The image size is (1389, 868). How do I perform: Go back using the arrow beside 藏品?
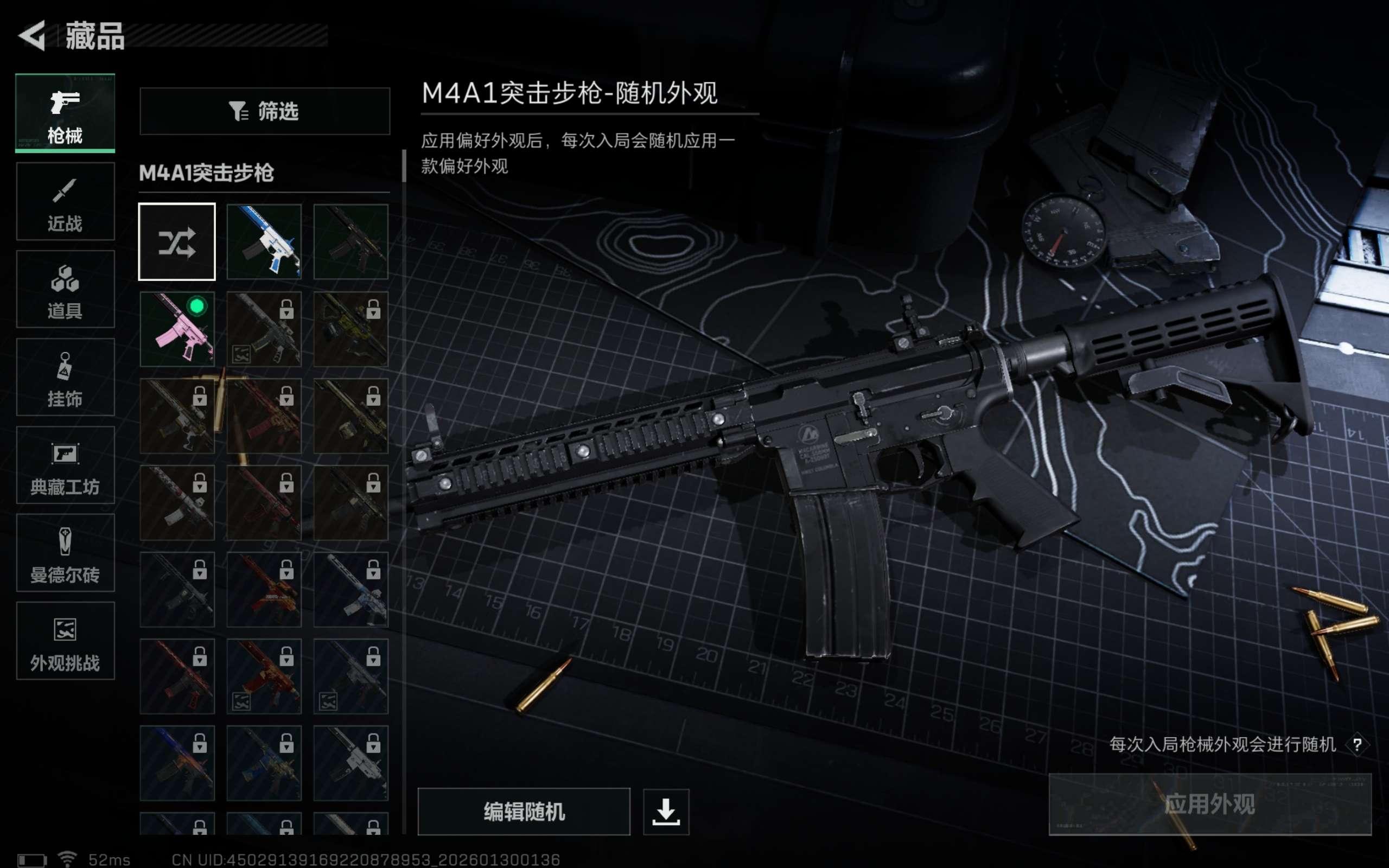click(33, 36)
